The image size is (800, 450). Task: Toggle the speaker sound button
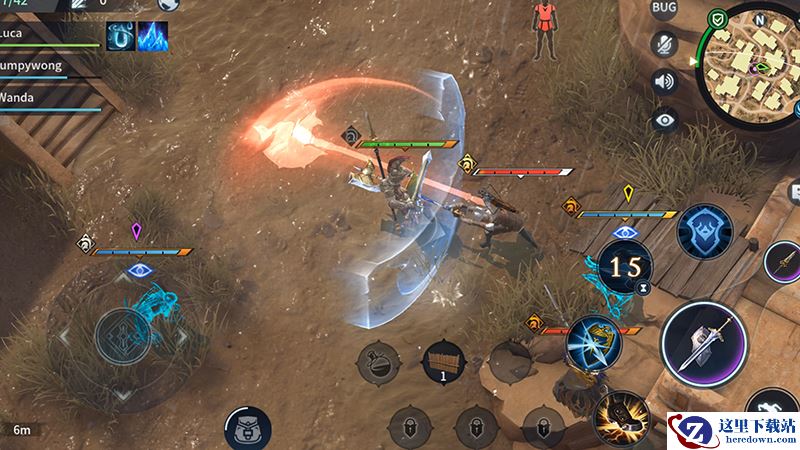click(664, 81)
